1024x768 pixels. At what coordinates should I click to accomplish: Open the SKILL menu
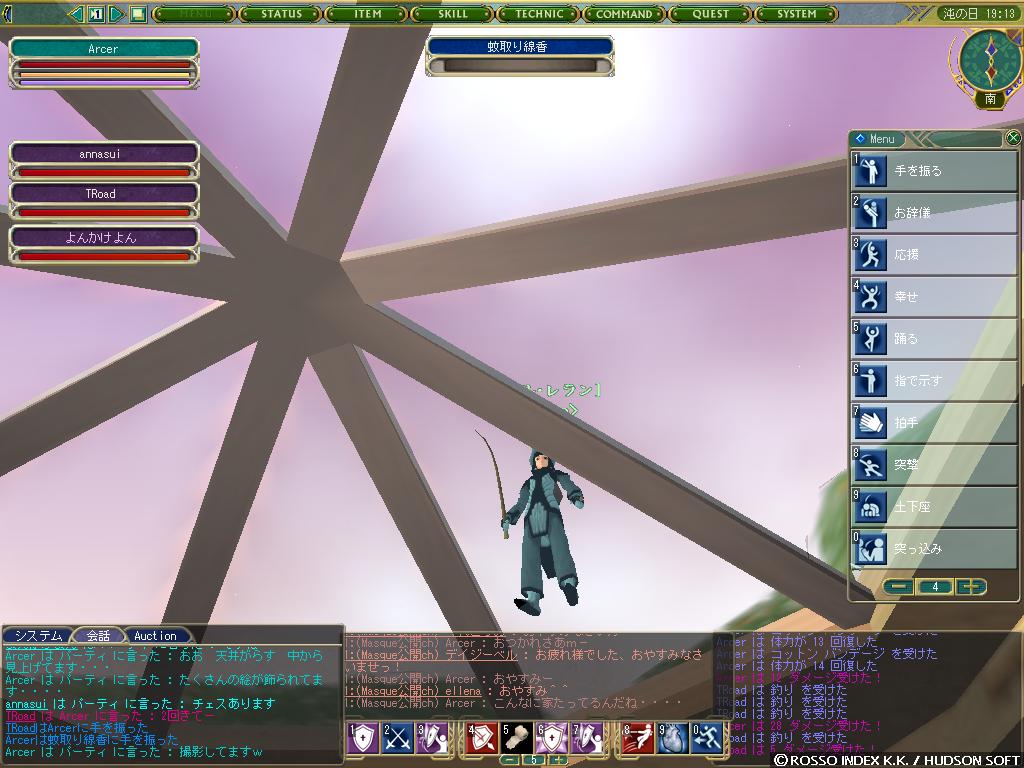453,14
